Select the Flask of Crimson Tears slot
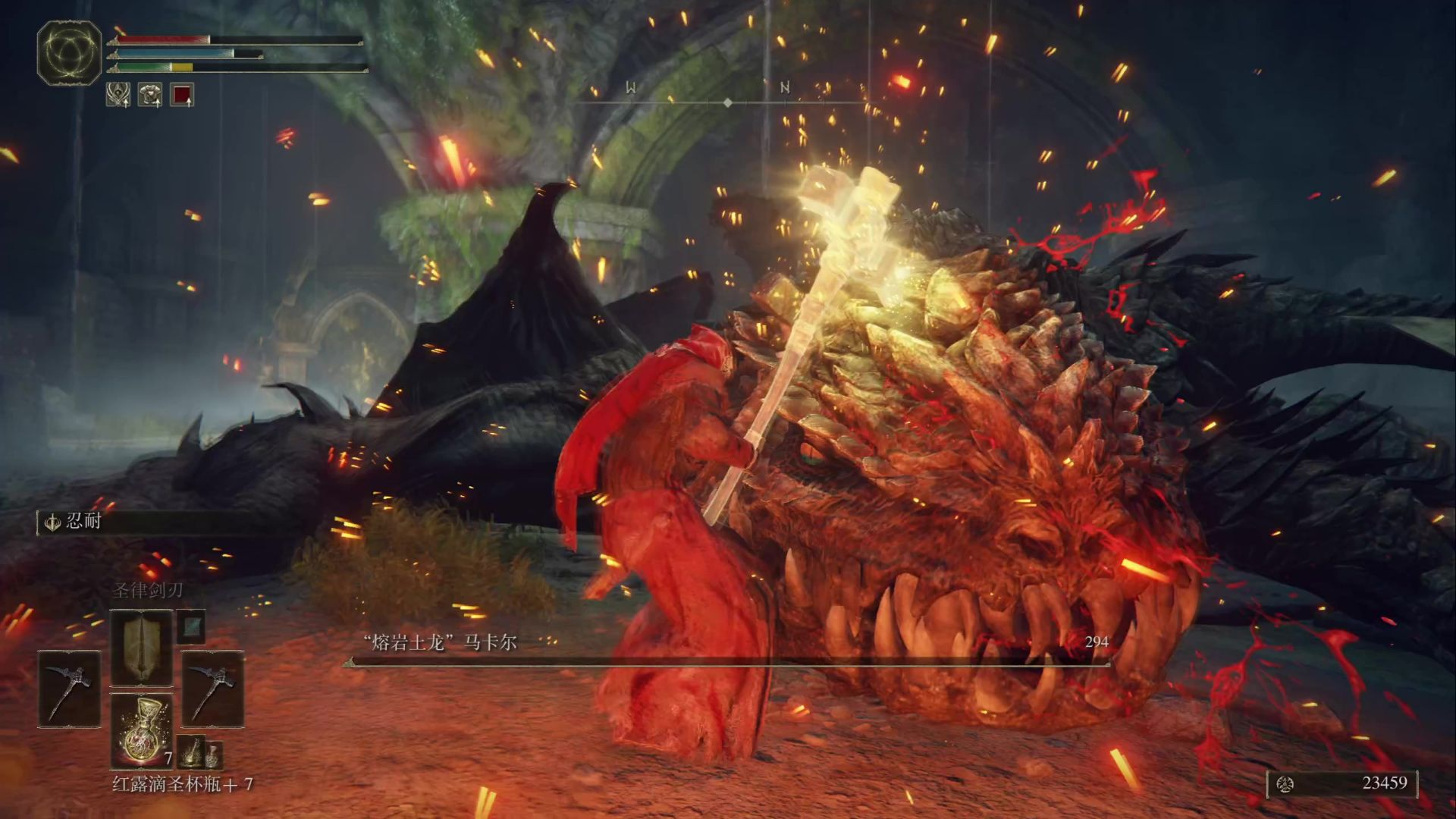The height and width of the screenshot is (819, 1456). pos(142,732)
